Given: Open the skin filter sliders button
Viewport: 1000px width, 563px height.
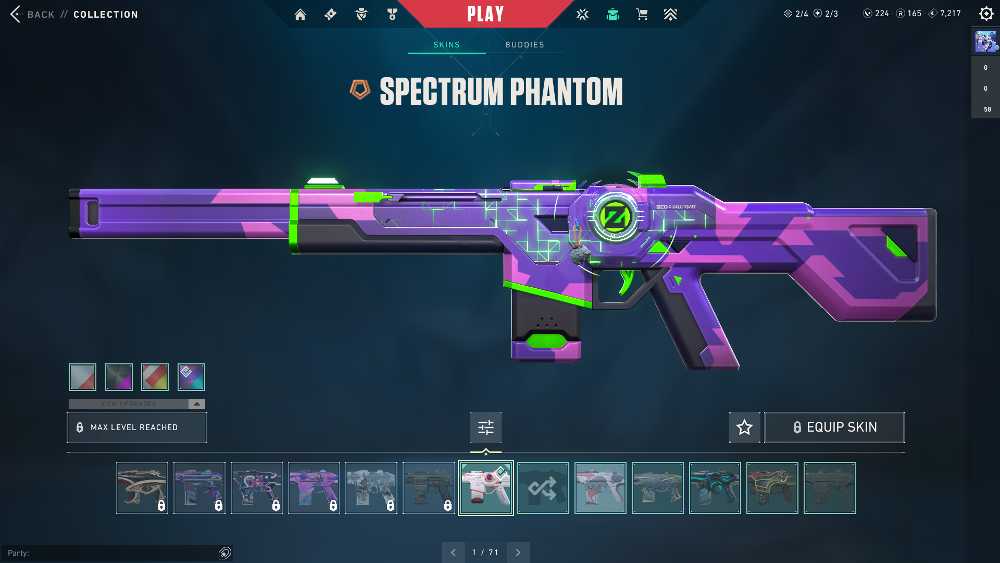Looking at the screenshot, I should (486, 427).
